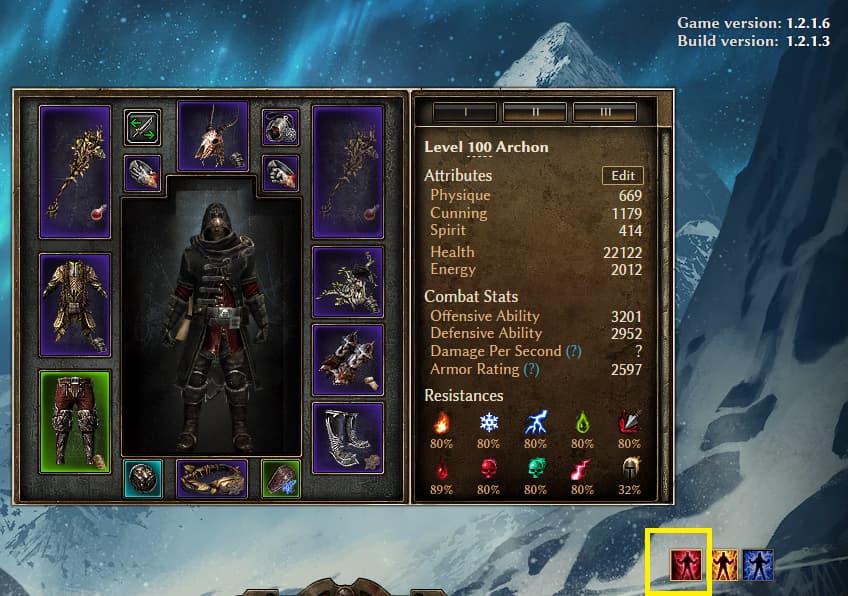Activate the blue lightning figure buff icon
Viewport: 848px width, 596px height.
pyautogui.click(x=758, y=566)
